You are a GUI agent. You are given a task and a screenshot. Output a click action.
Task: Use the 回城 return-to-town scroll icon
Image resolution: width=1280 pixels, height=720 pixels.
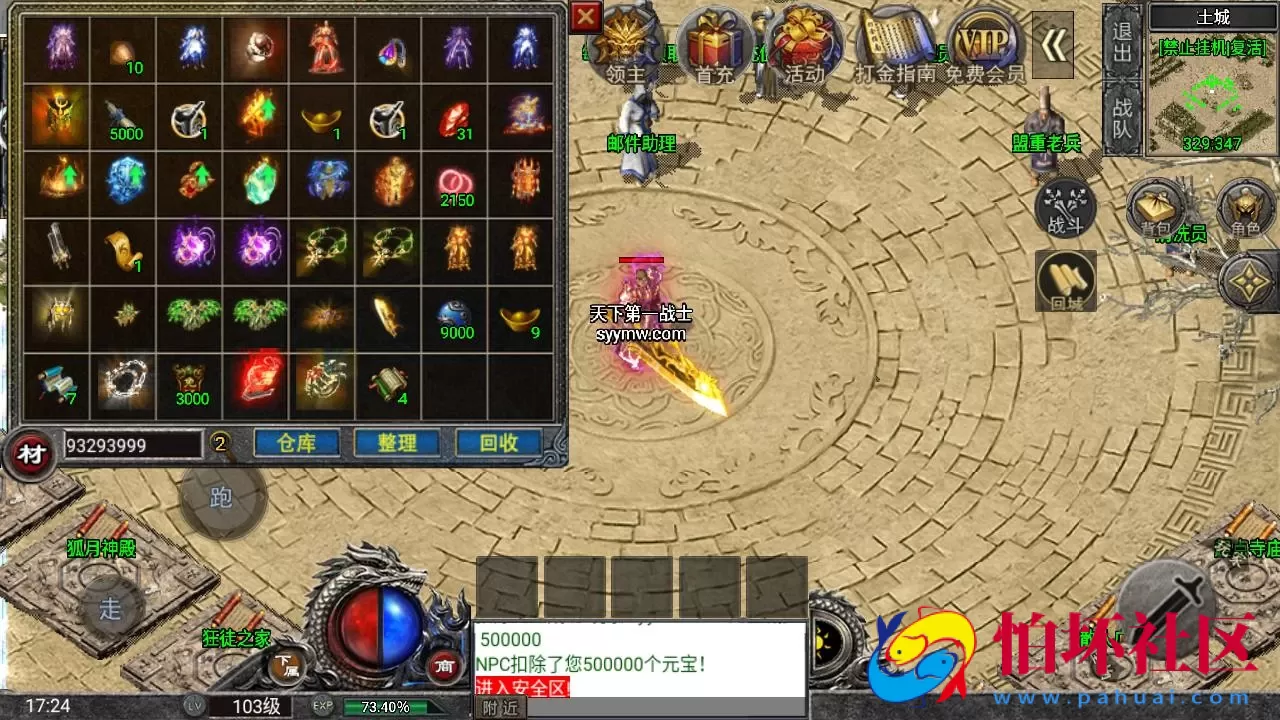point(1064,278)
